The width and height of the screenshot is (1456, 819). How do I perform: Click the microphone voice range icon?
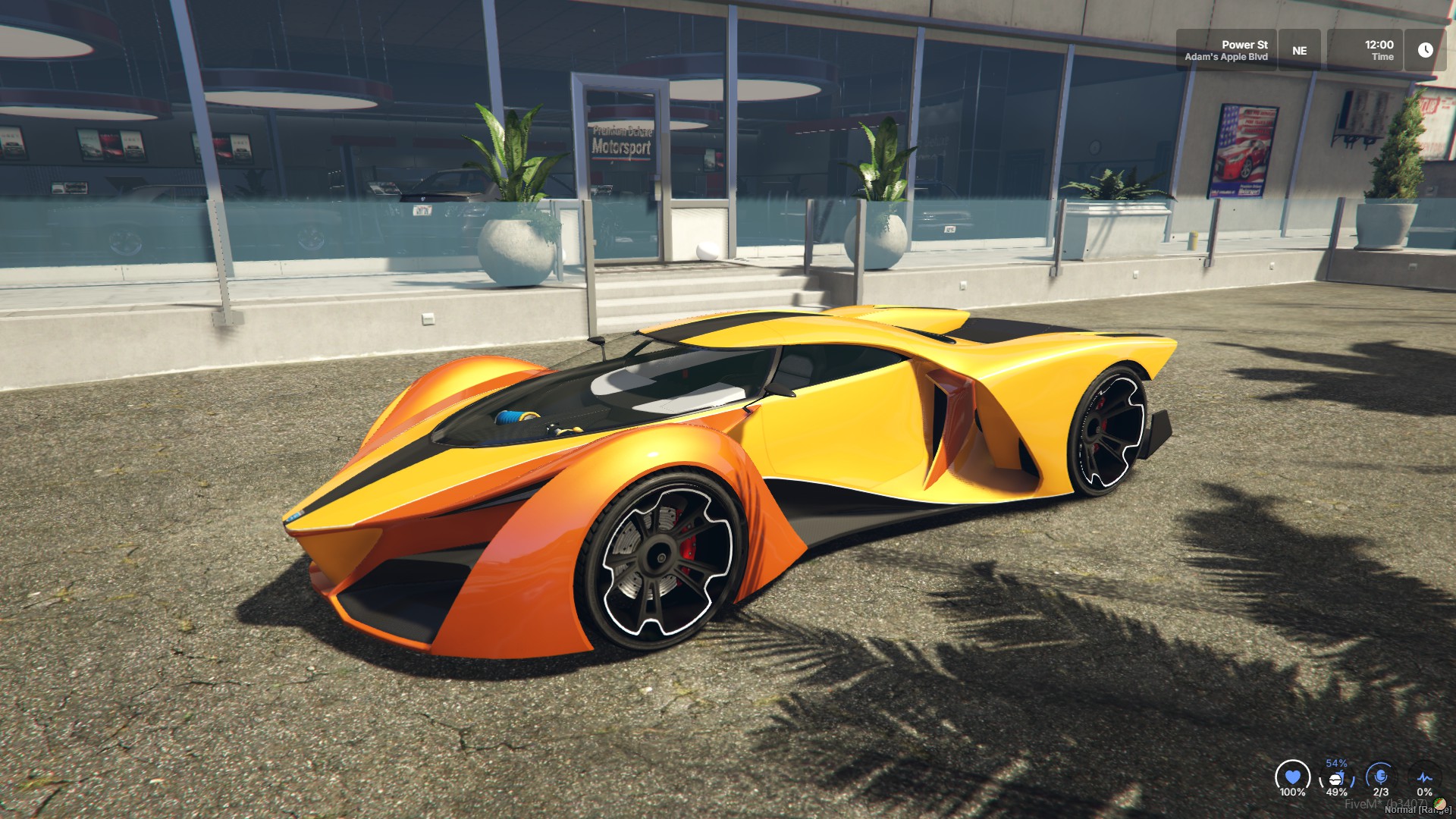tap(1381, 777)
